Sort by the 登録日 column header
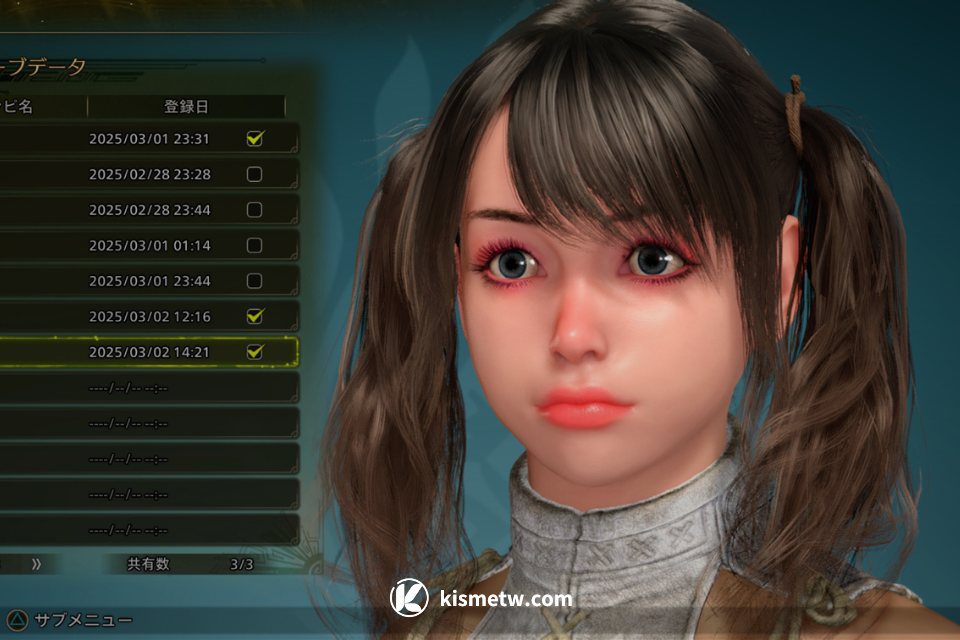The width and height of the screenshot is (960, 640). (186, 107)
